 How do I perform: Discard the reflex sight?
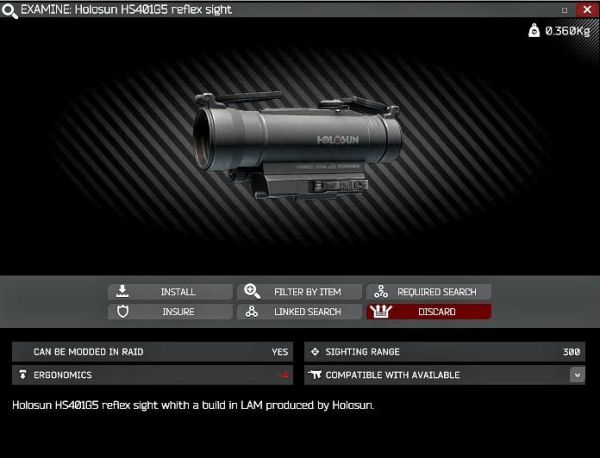click(x=429, y=312)
